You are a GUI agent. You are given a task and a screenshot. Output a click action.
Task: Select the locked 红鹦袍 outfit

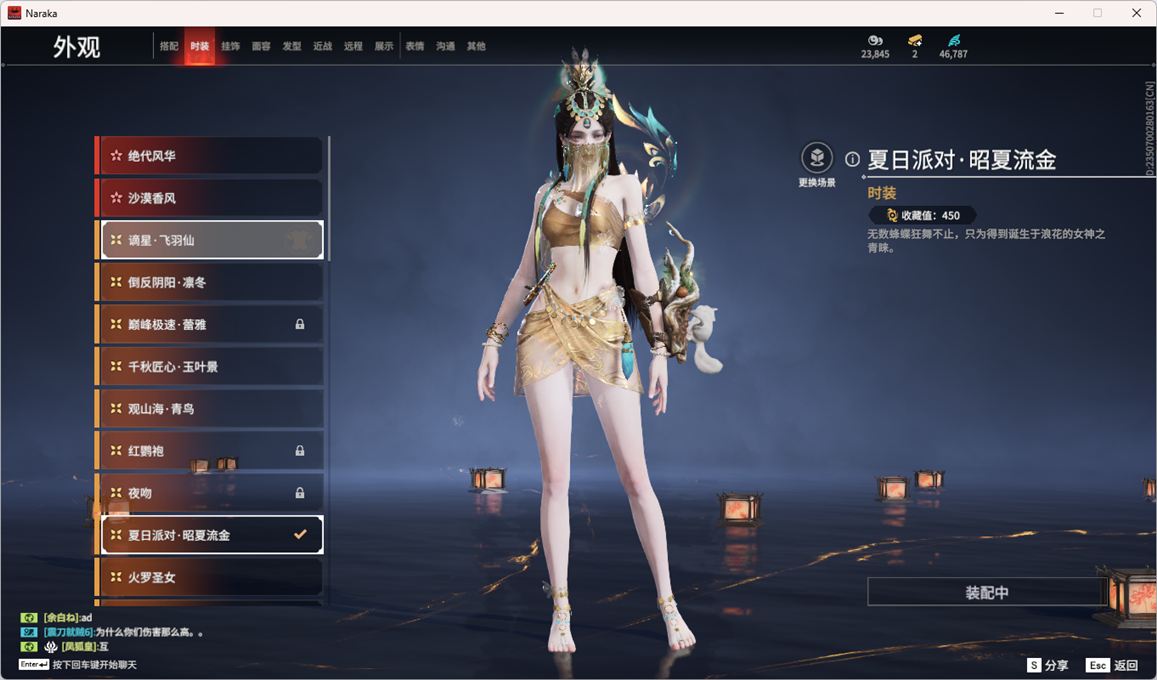[210, 451]
